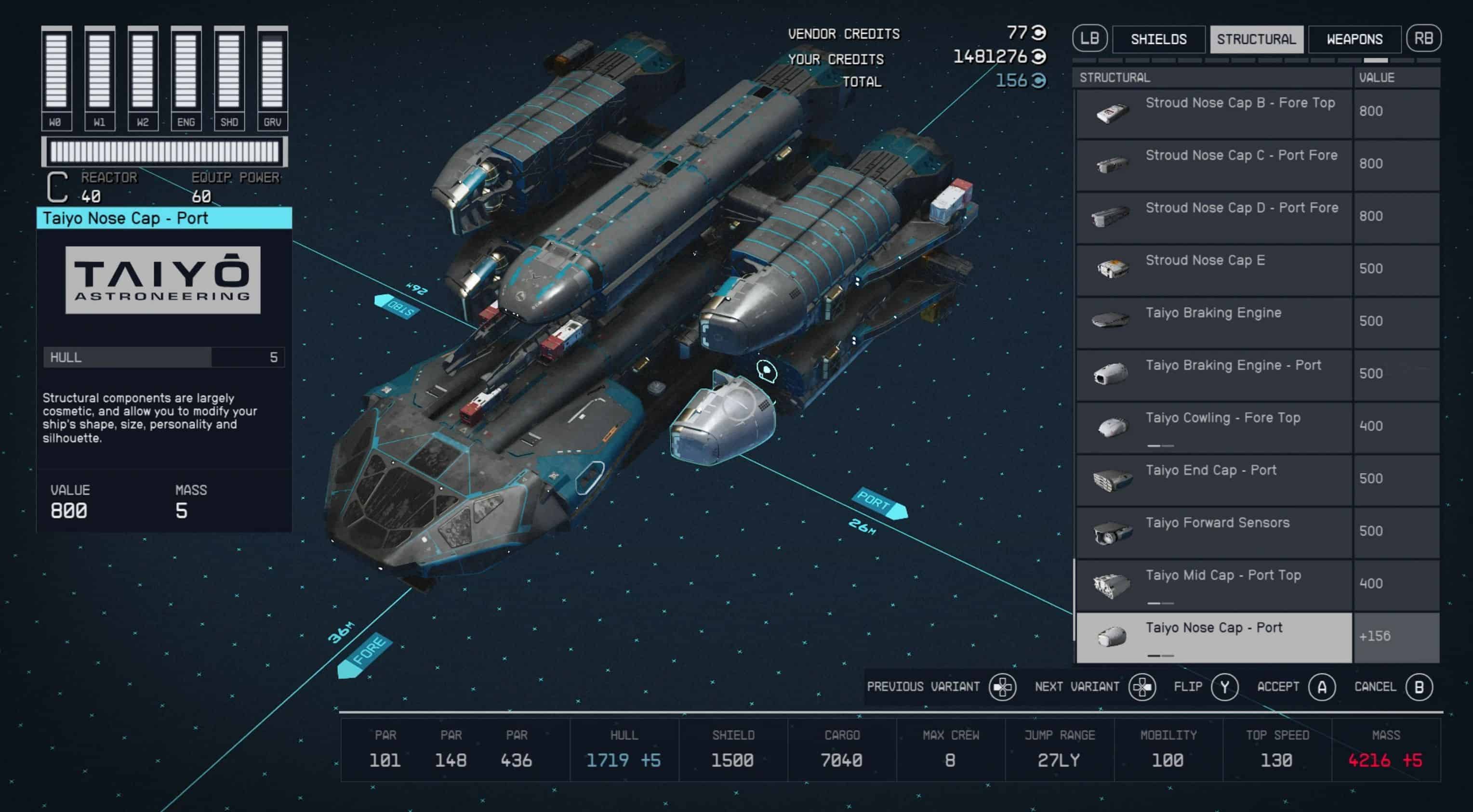Select the Structural tab
Viewport: 1473px width, 812px height.
1256,39
